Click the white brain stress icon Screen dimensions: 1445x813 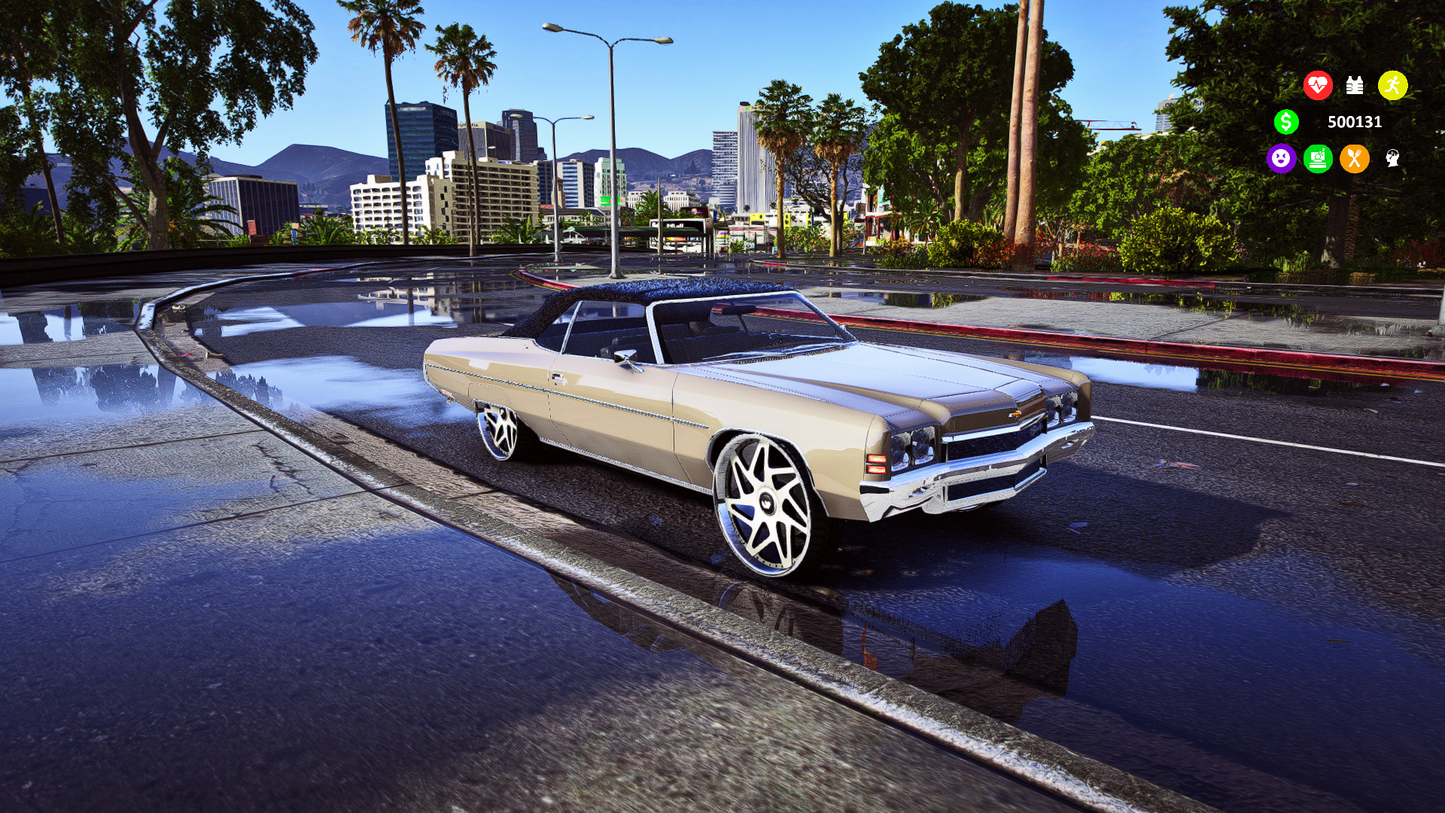(1391, 159)
